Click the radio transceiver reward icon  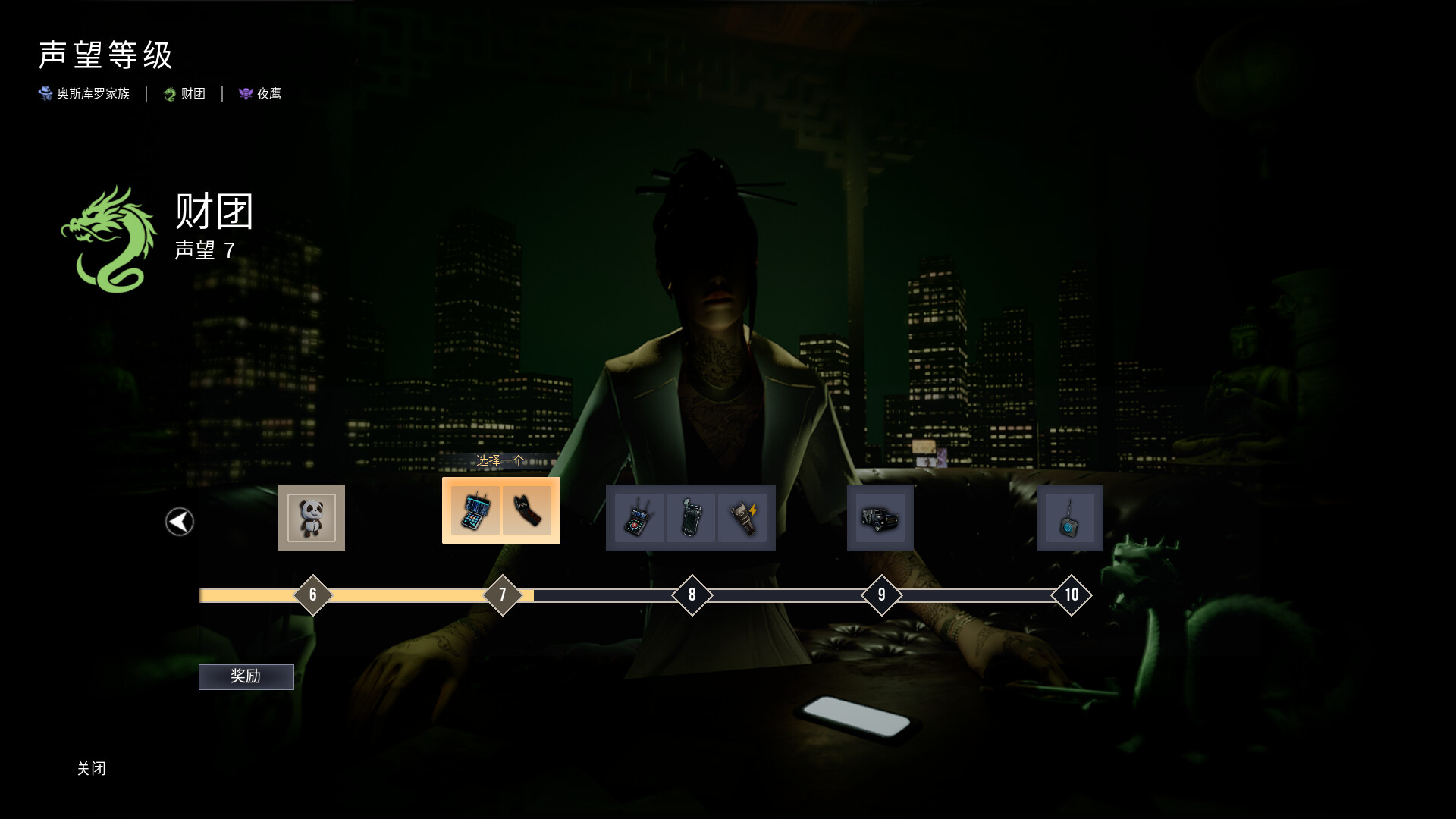(x=691, y=518)
